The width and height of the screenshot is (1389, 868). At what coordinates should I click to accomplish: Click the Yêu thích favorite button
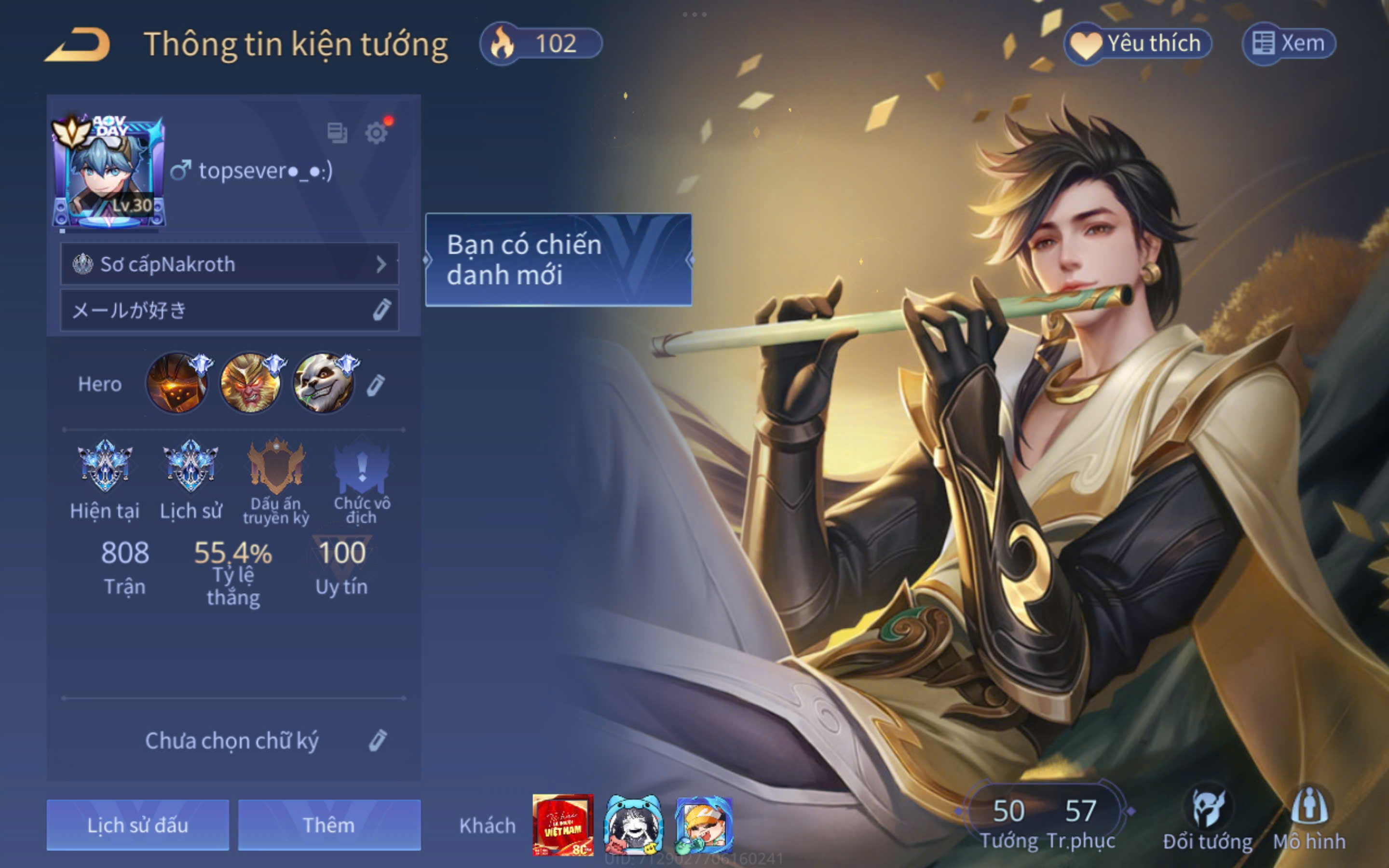1138,43
